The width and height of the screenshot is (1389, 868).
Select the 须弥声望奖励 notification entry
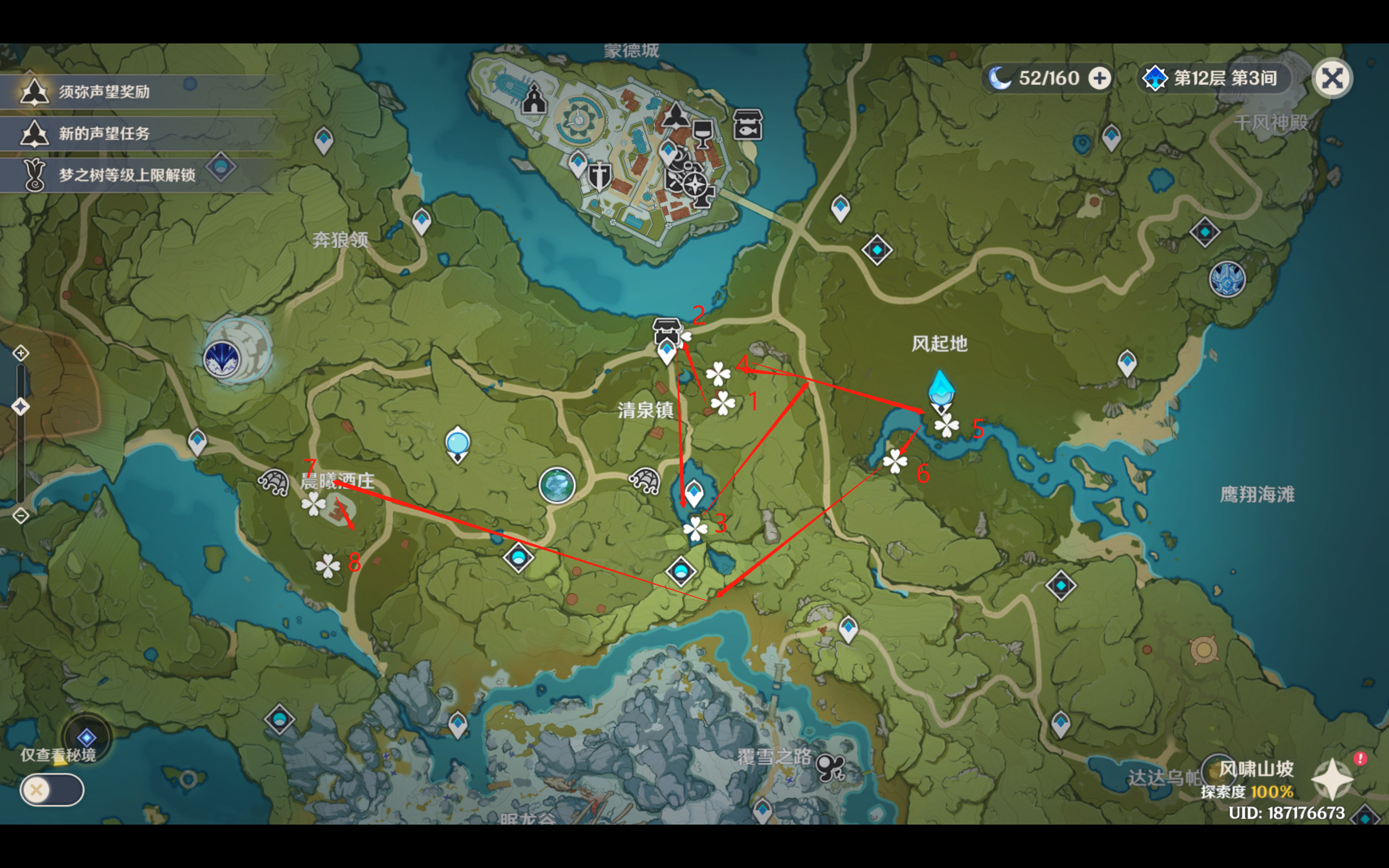103,92
